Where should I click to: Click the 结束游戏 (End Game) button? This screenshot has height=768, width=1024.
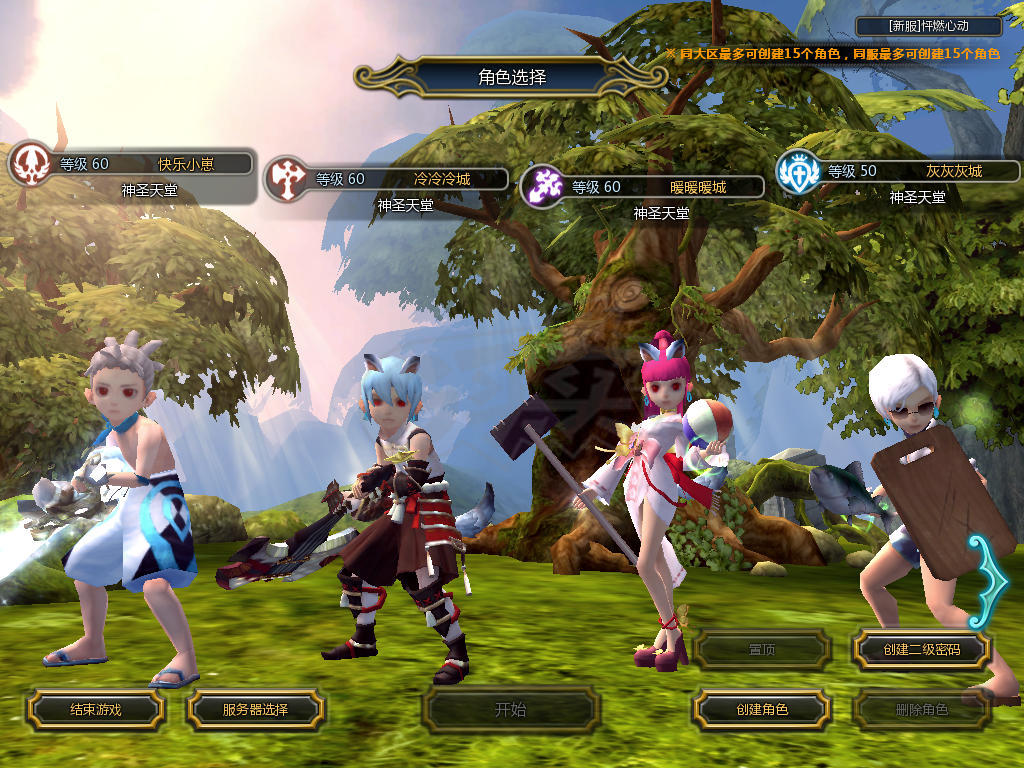[95, 710]
